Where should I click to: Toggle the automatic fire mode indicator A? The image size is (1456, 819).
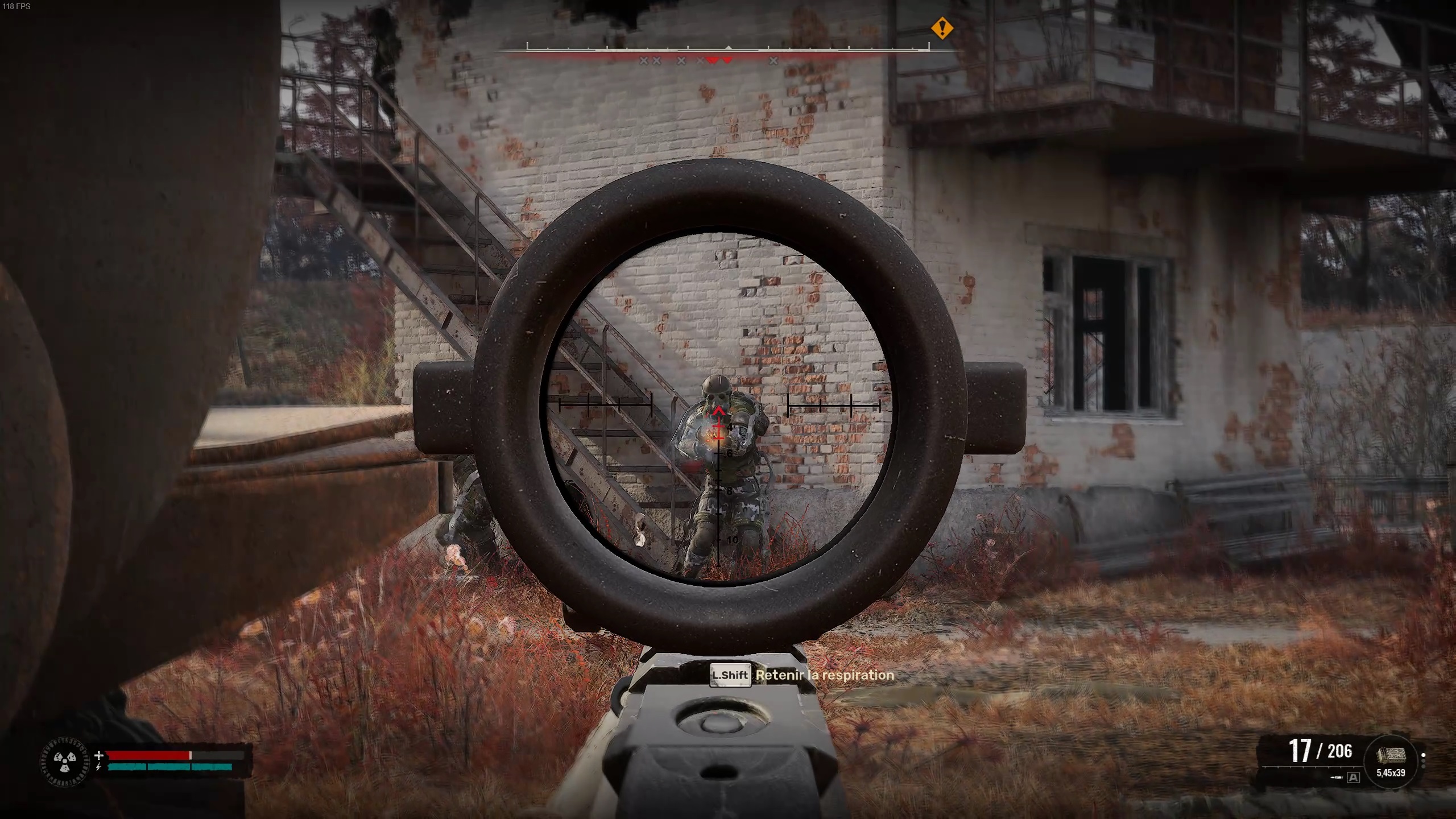tap(1354, 777)
